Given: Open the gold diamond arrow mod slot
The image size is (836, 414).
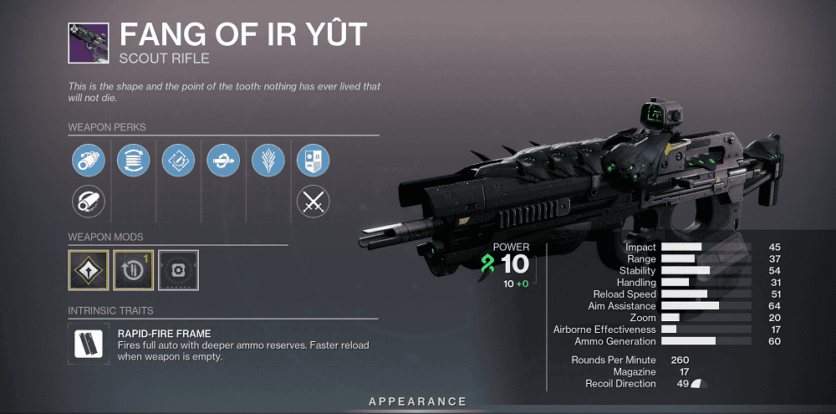Looking at the screenshot, I should tap(88, 270).
